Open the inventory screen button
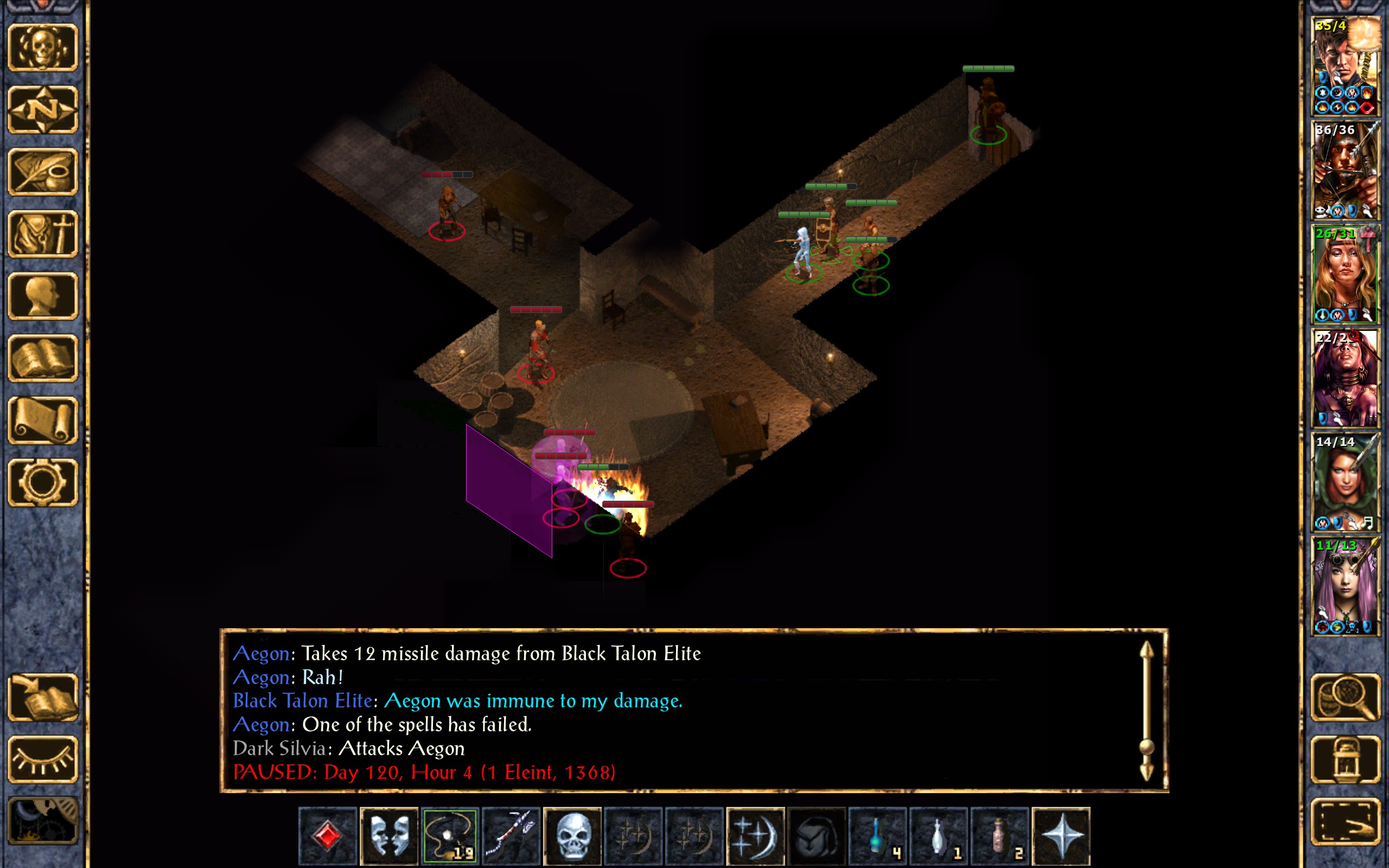 coord(42,234)
